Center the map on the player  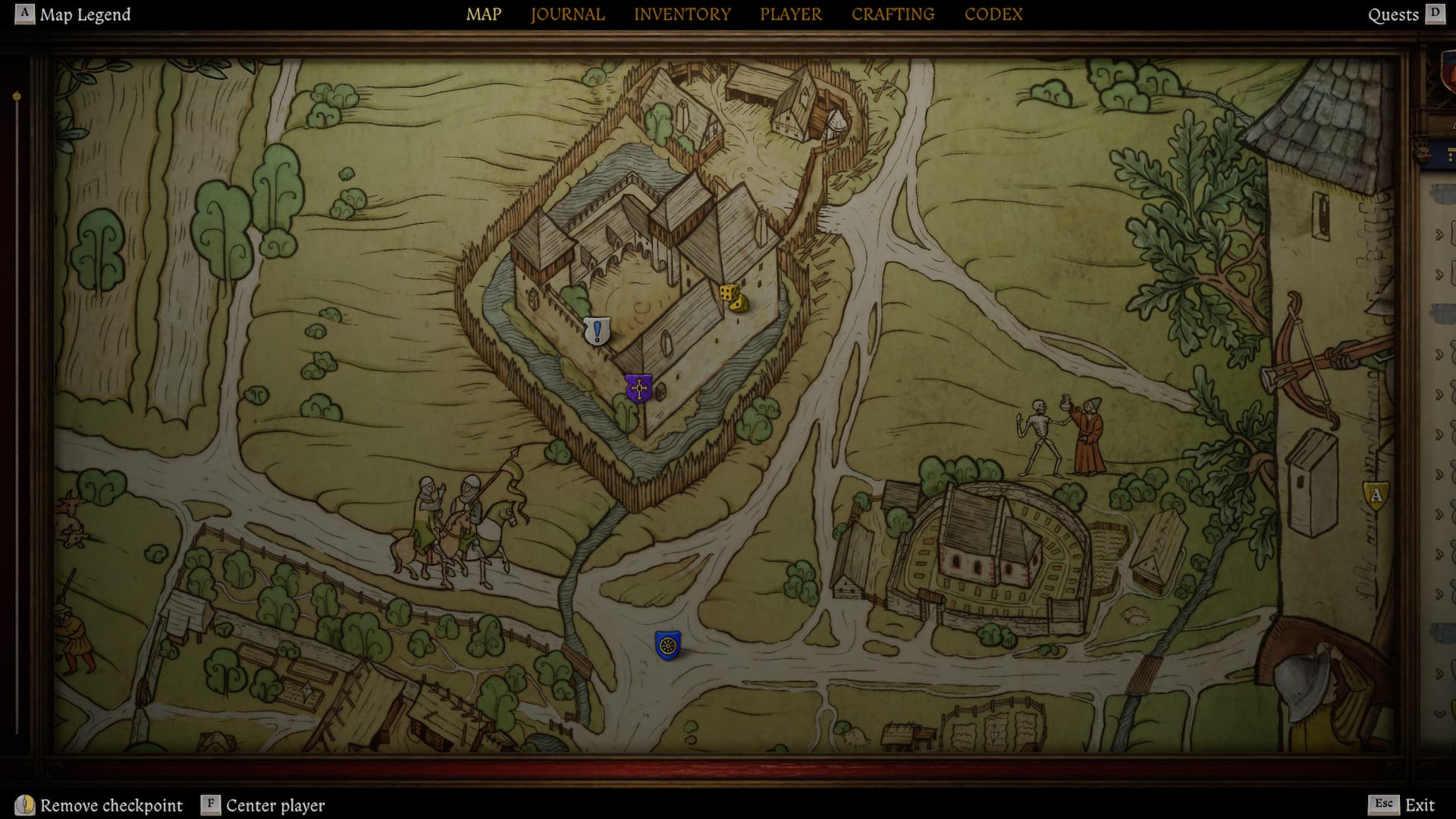263,805
